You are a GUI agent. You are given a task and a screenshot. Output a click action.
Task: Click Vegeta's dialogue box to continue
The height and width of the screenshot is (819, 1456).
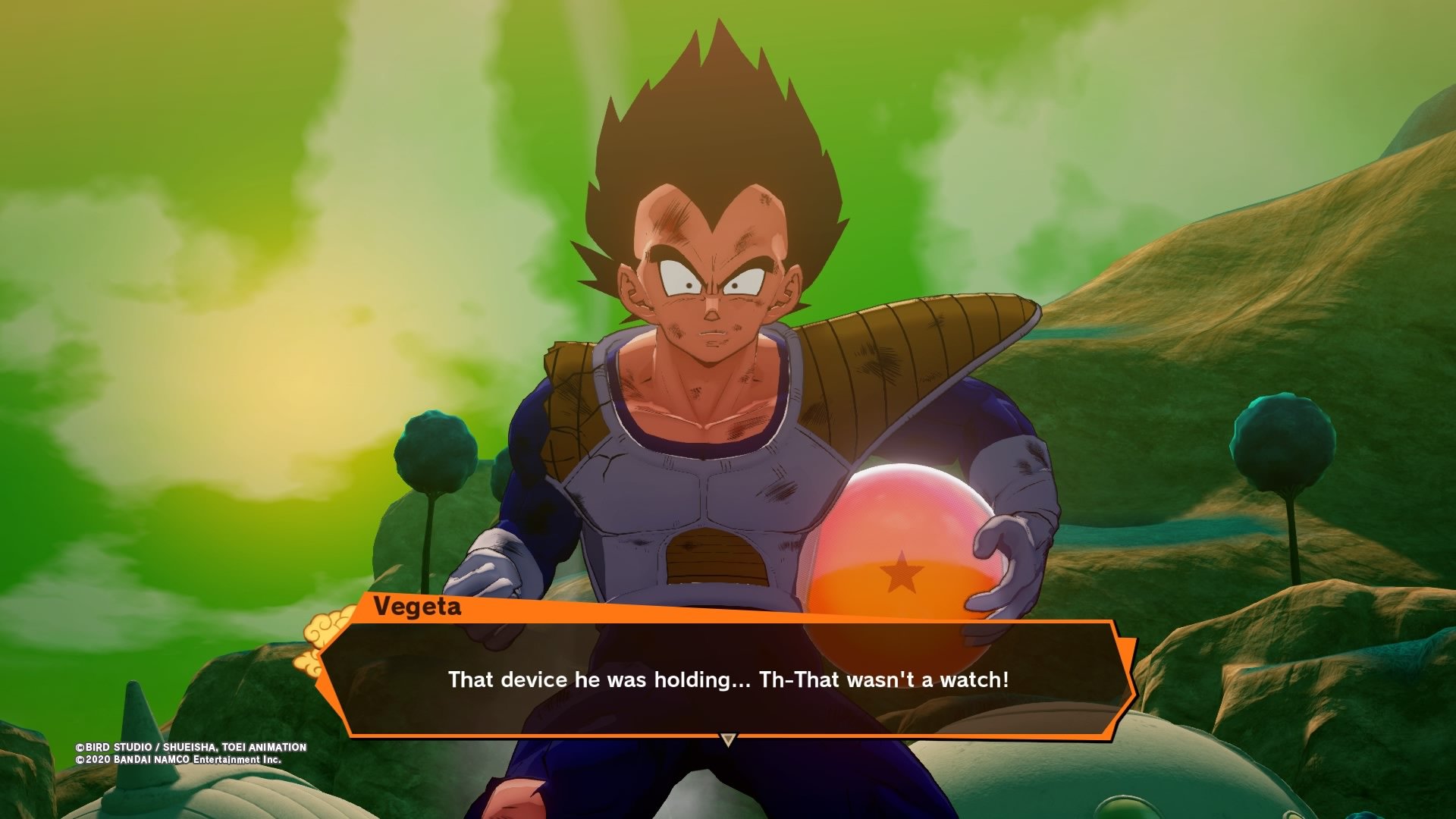pyautogui.click(x=728, y=679)
